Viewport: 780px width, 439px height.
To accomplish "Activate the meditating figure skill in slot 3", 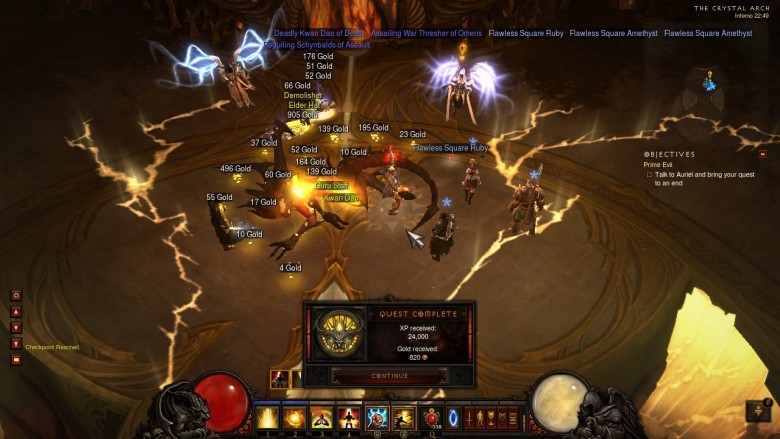I will (322, 417).
